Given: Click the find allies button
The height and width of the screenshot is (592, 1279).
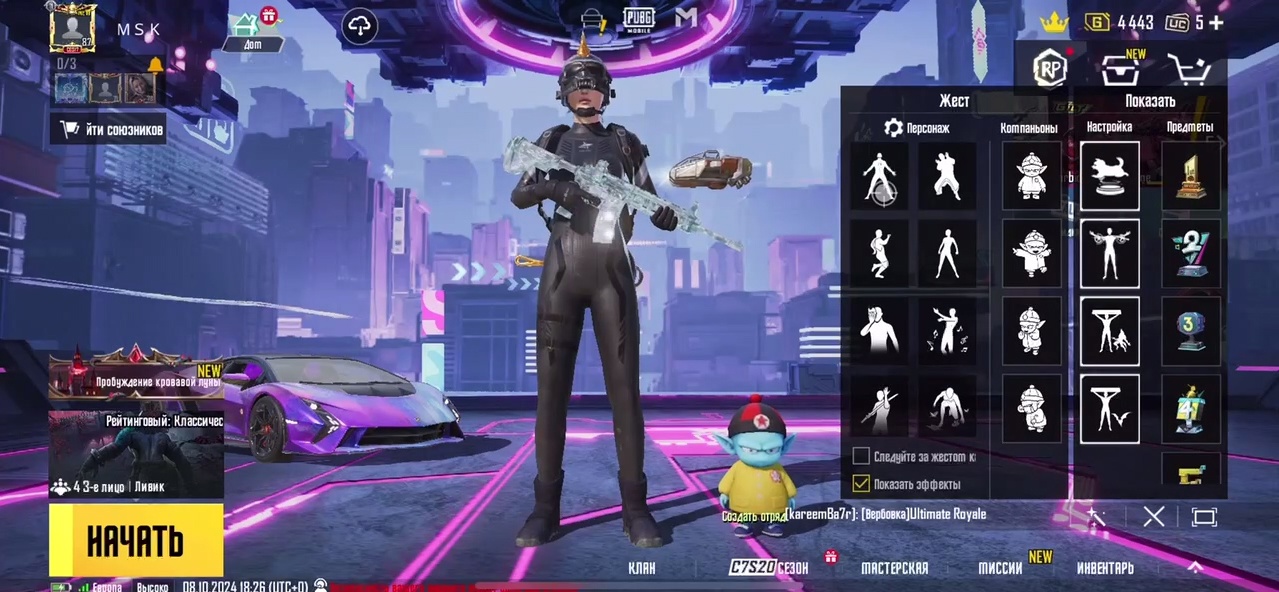Looking at the screenshot, I should pos(109,128).
